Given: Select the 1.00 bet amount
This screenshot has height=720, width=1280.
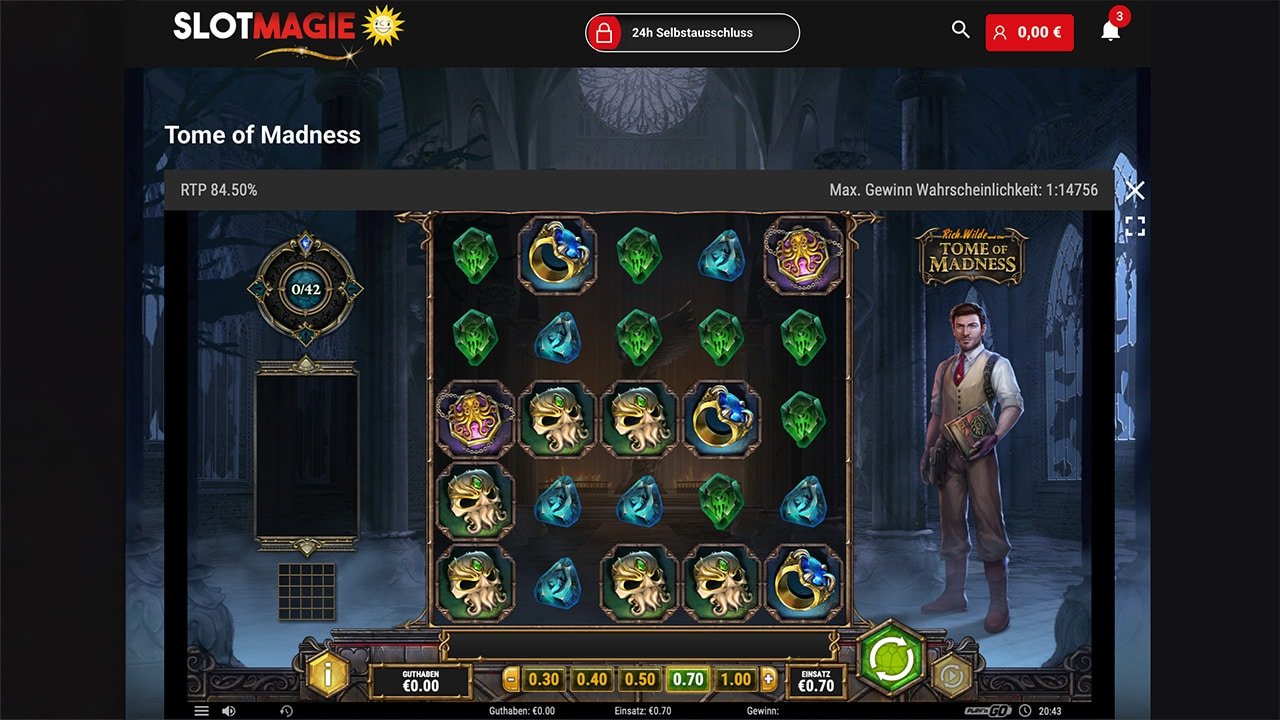Looking at the screenshot, I should click(x=732, y=678).
